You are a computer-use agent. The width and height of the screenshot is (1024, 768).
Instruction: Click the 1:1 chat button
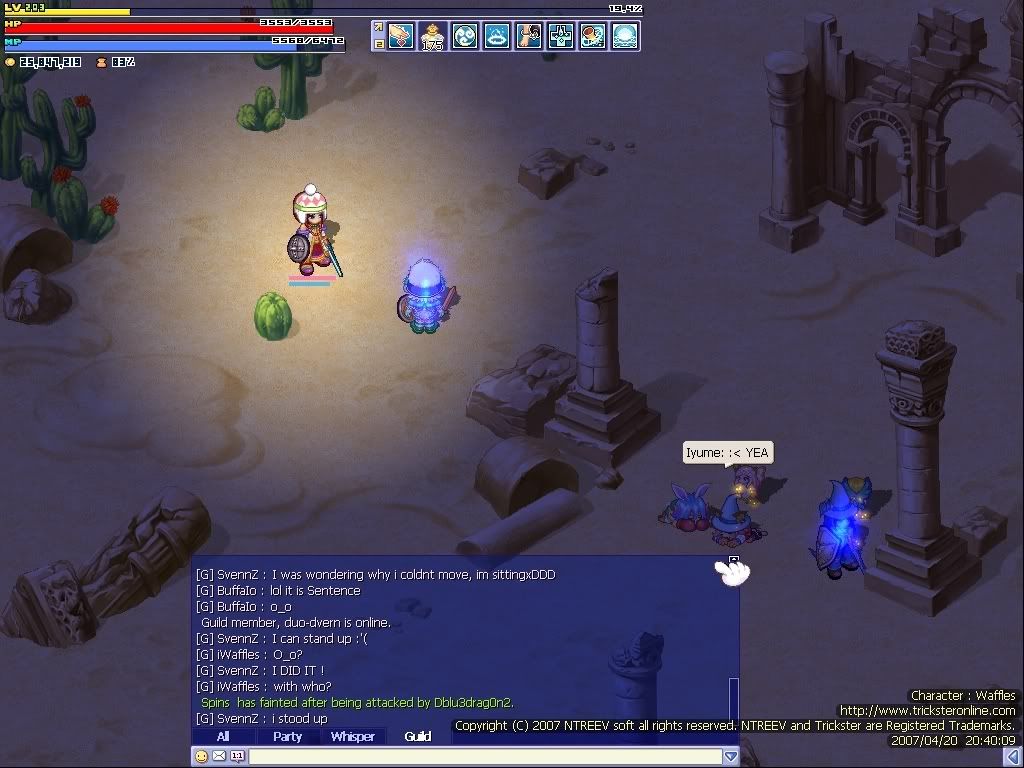pyautogui.click(x=237, y=757)
